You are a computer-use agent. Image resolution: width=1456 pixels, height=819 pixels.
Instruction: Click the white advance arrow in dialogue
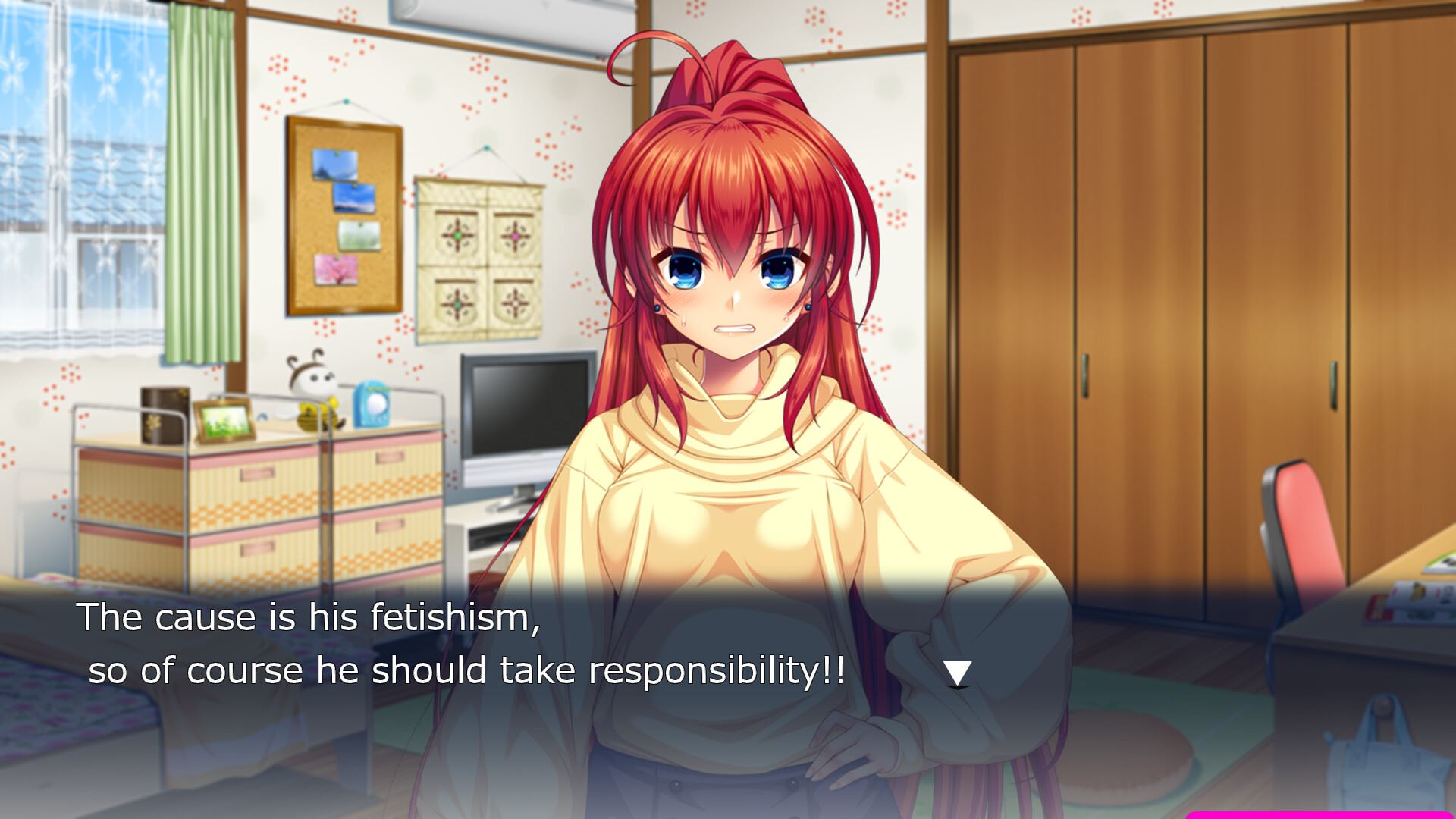coord(957,673)
